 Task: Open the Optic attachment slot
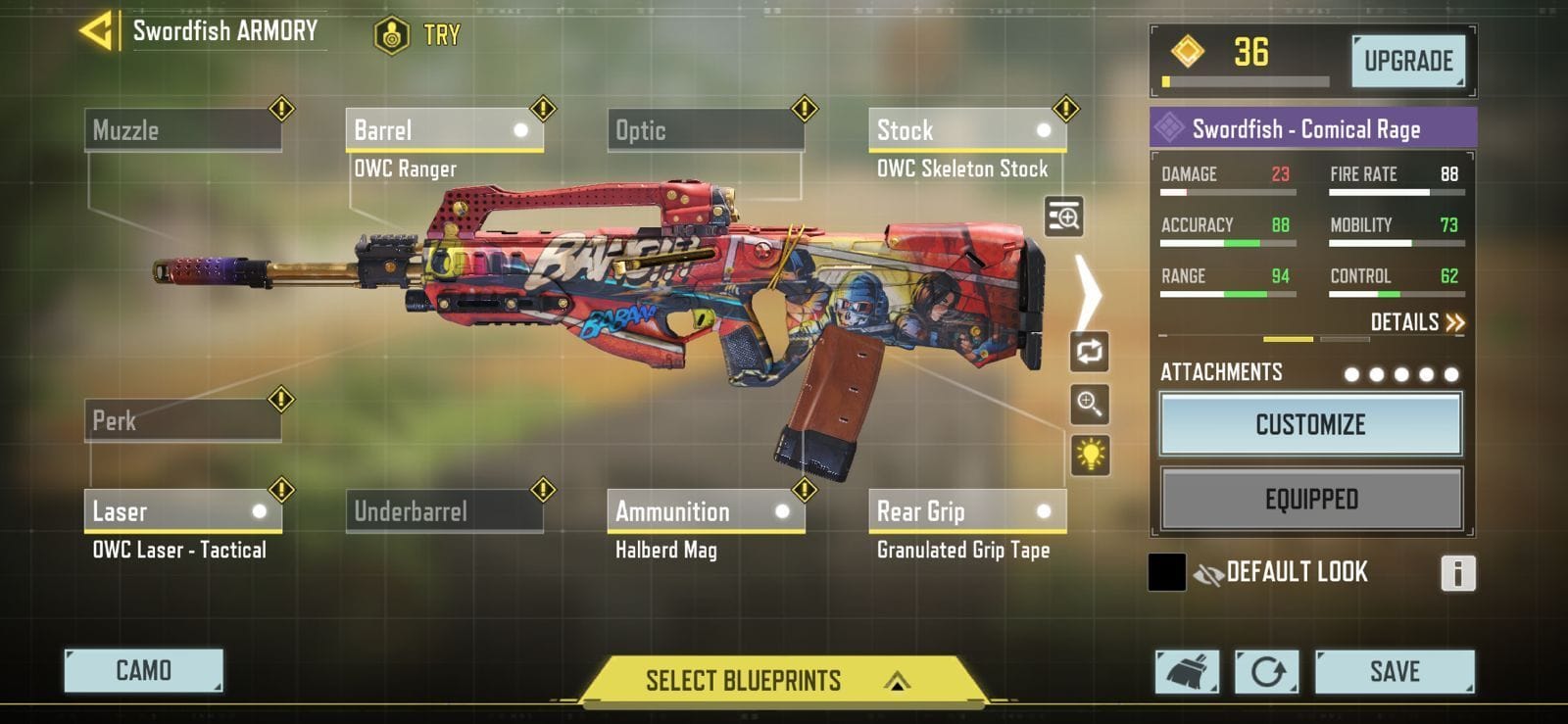[x=706, y=129]
